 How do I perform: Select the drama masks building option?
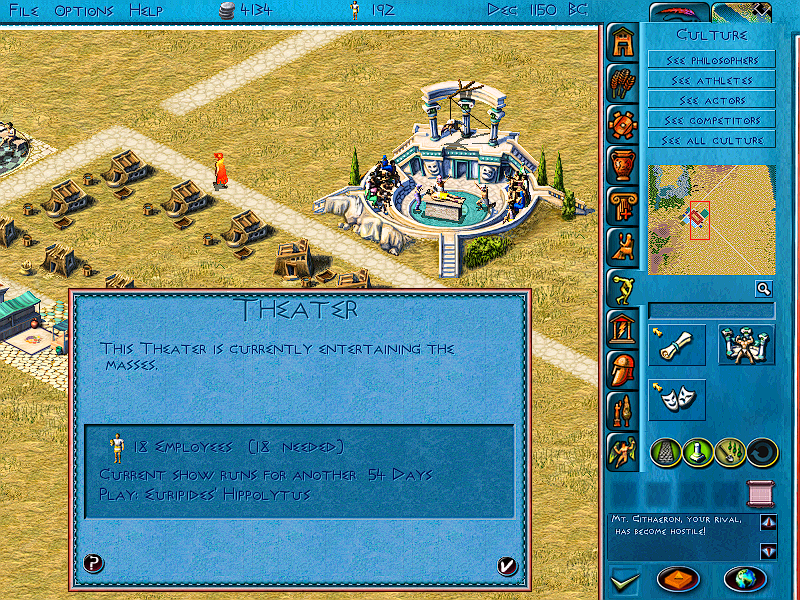[x=677, y=399]
